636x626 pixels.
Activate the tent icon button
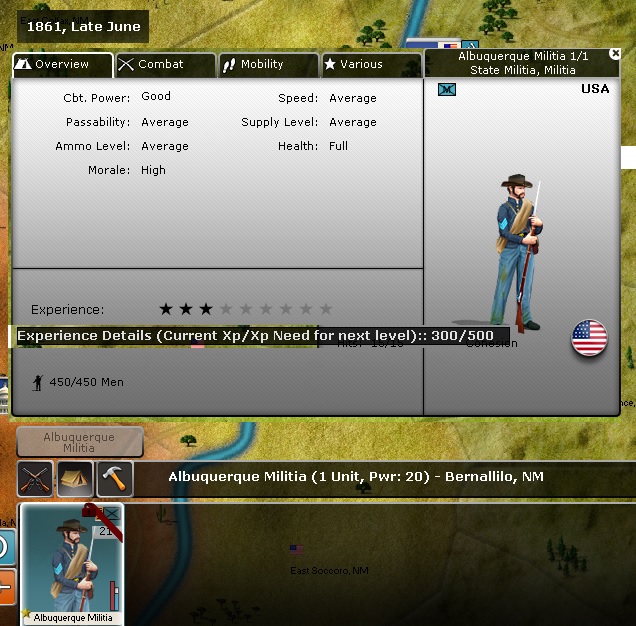point(75,478)
